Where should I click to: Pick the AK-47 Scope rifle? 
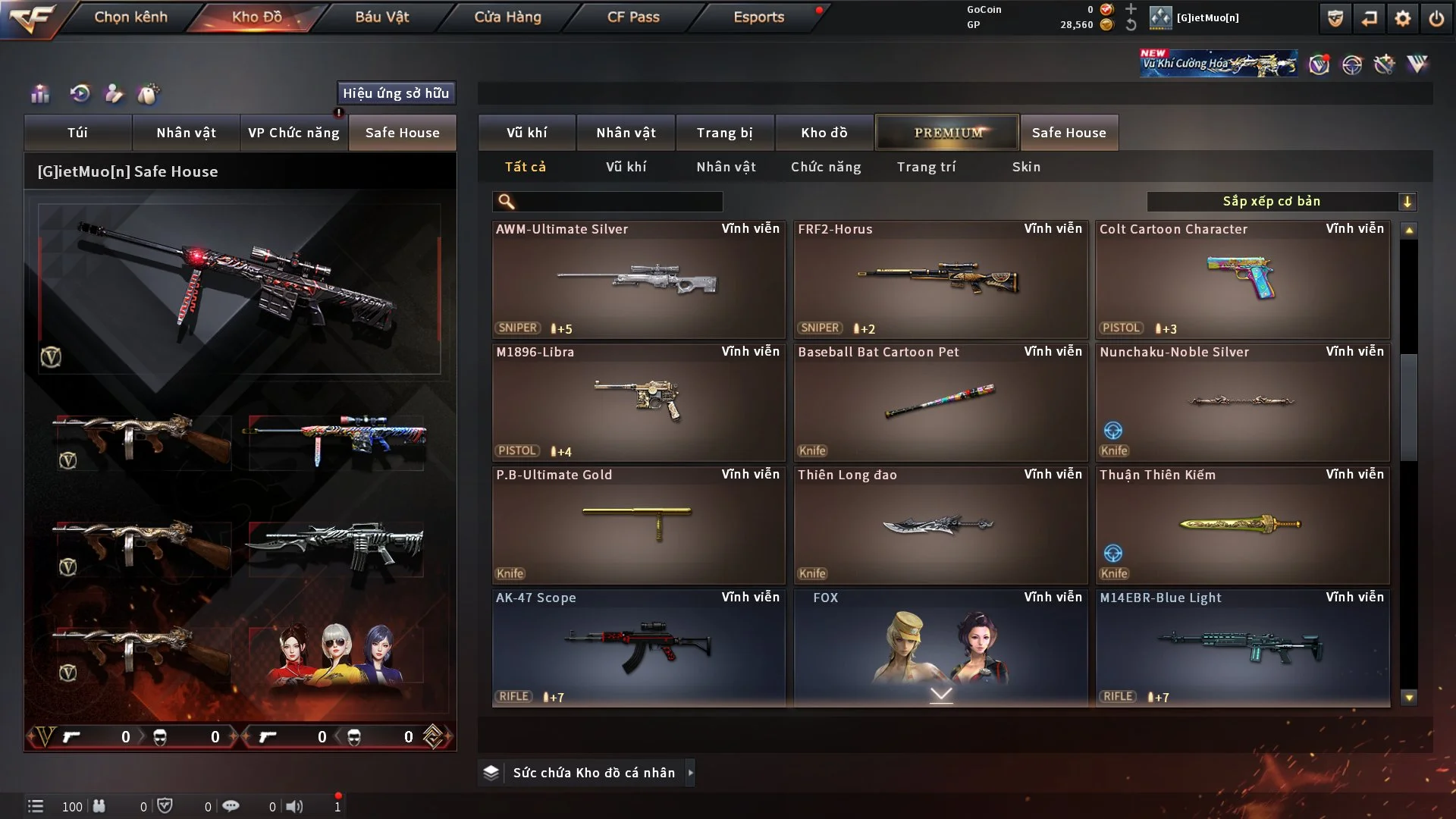638,648
